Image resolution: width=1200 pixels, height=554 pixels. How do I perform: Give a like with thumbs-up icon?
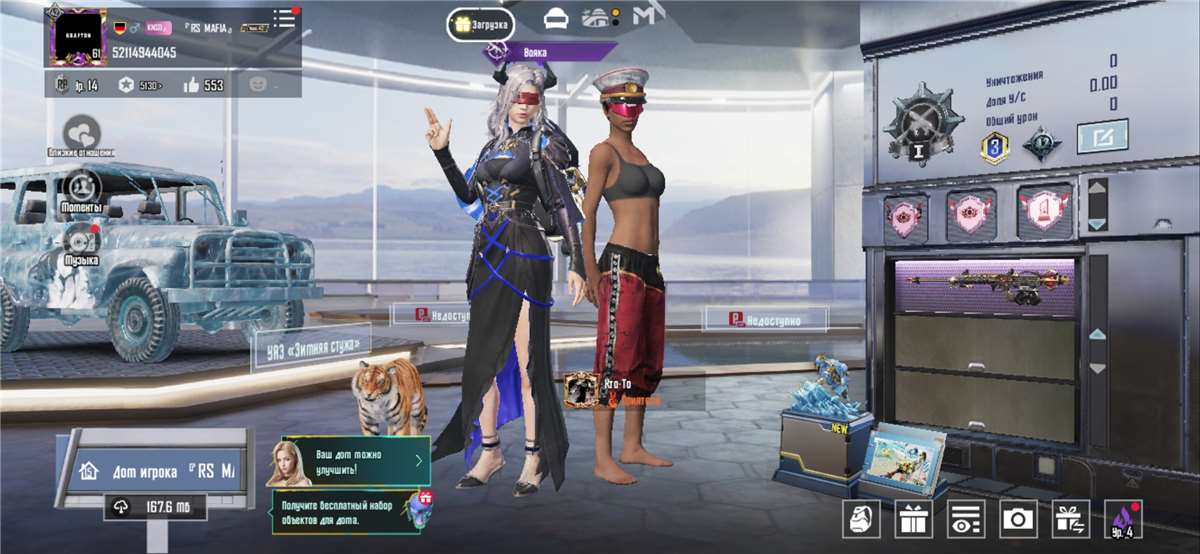[191, 85]
